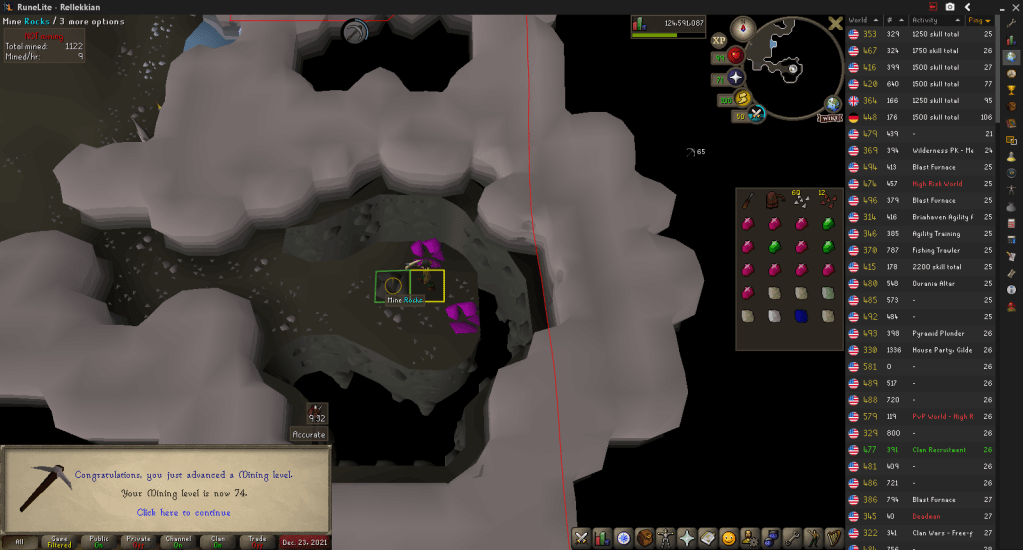The image size is (1023, 550).
Task: Select the Trade chat tab
Action: pos(256,541)
